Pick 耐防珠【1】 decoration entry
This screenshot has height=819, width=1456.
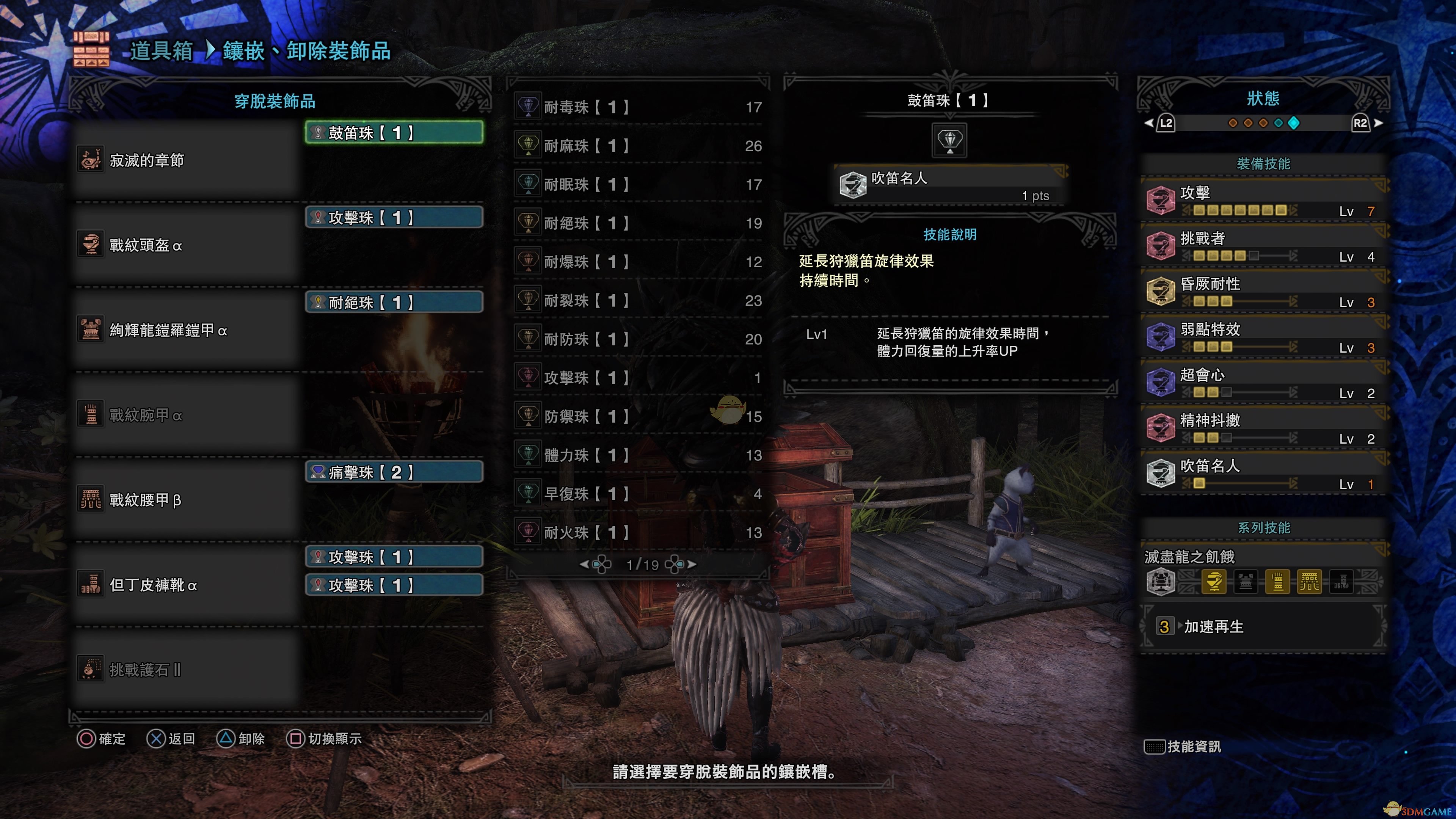tap(639, 339)
